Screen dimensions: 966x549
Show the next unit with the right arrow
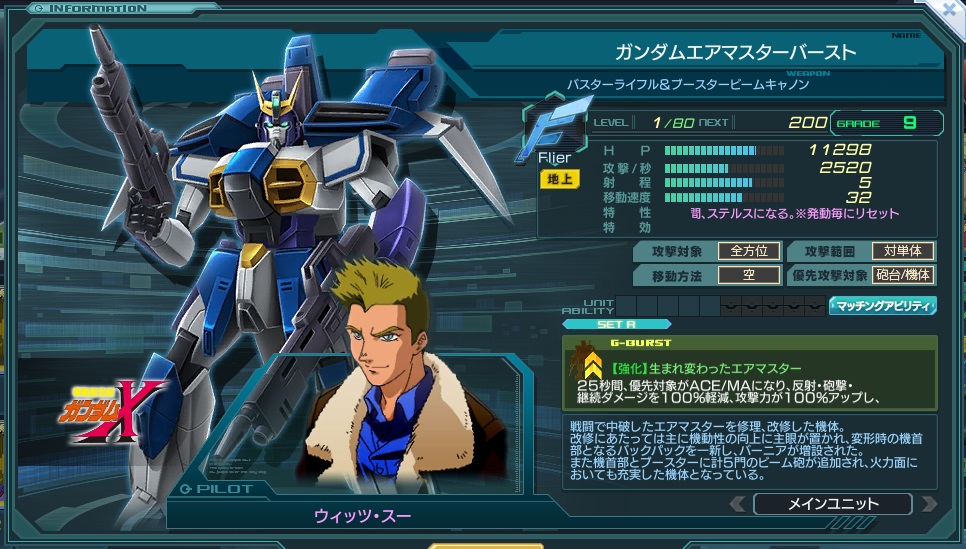[x=929, y=504]
